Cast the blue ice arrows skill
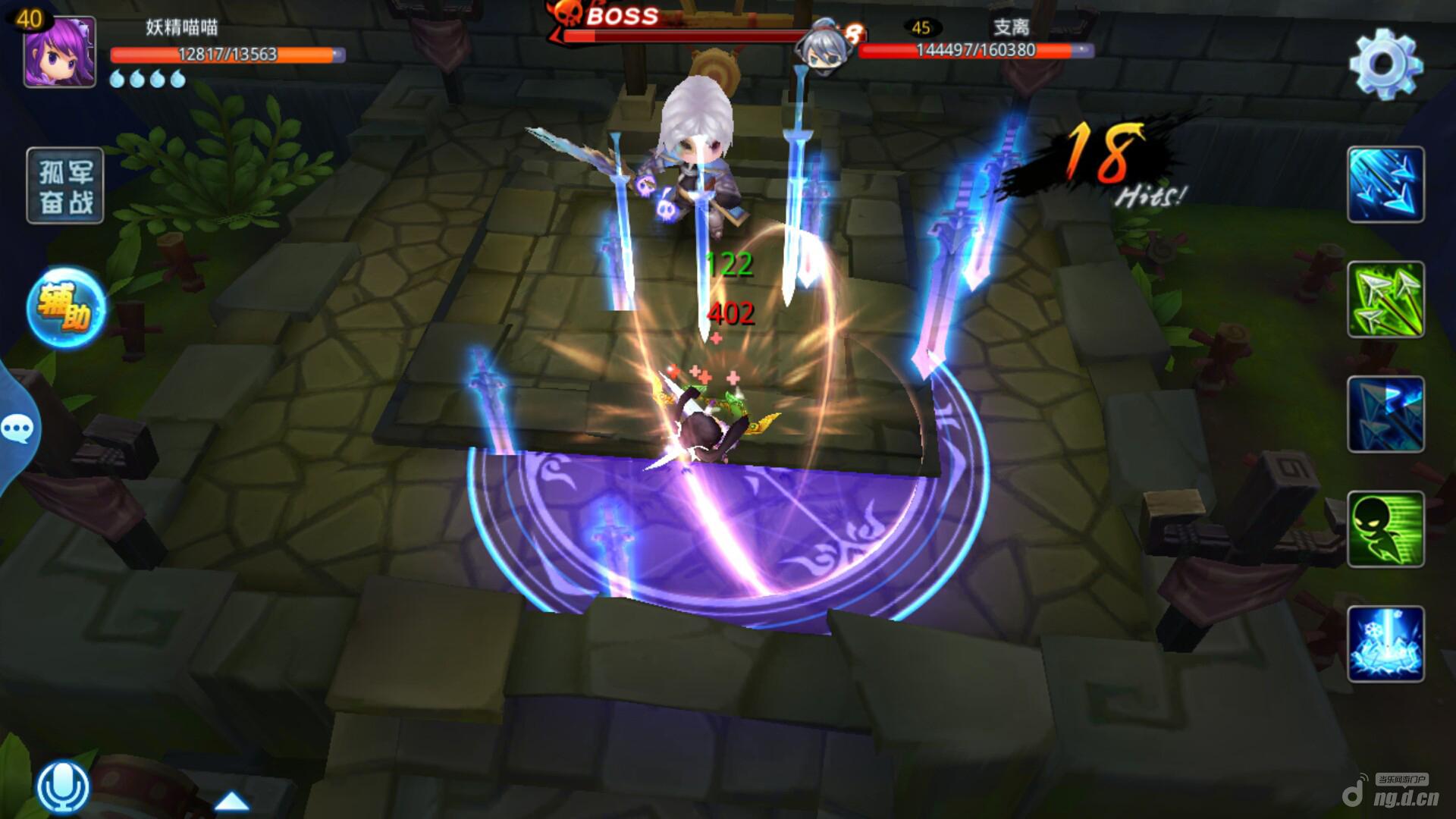This screenshot has width=1456, height=819. pos(1385,185)
